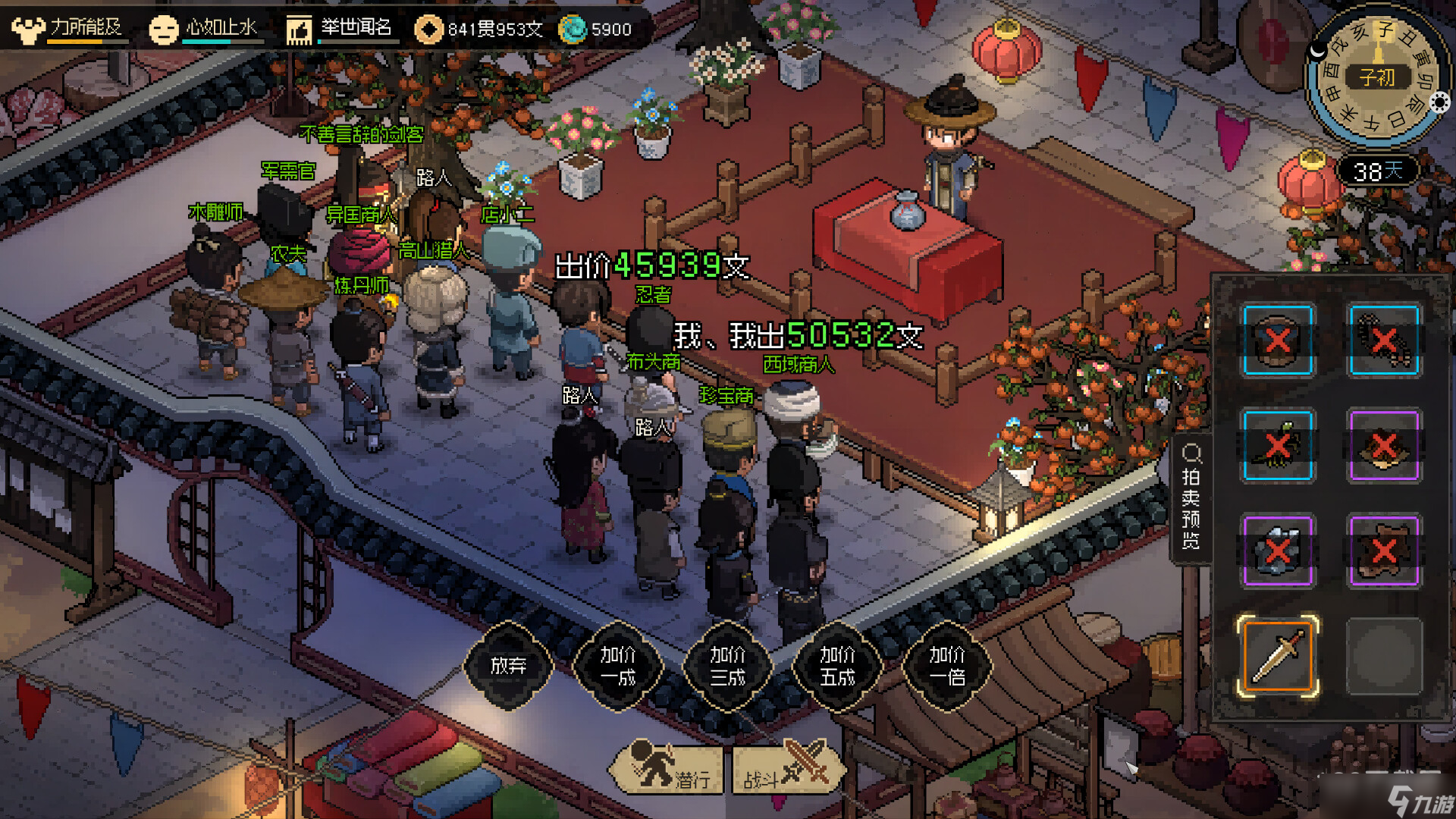The height and width of the screenshot is (819, 1456).
Task: Open the 心如止水 mood status
Action: [205, 29]
